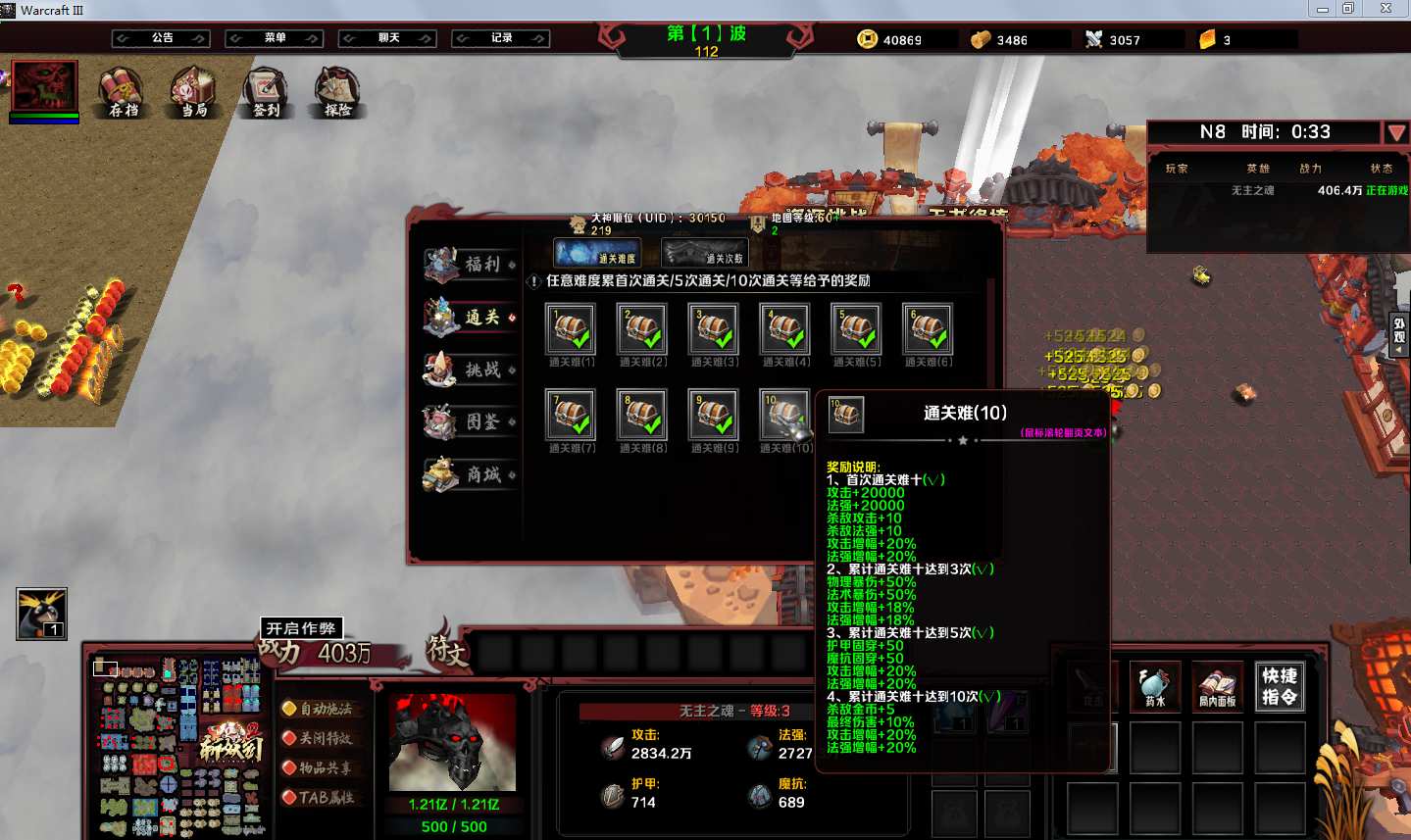The width and height of the screenshot is (1411, 840).
Task: Click the minimap in the bottom panel
Action: 178,747
